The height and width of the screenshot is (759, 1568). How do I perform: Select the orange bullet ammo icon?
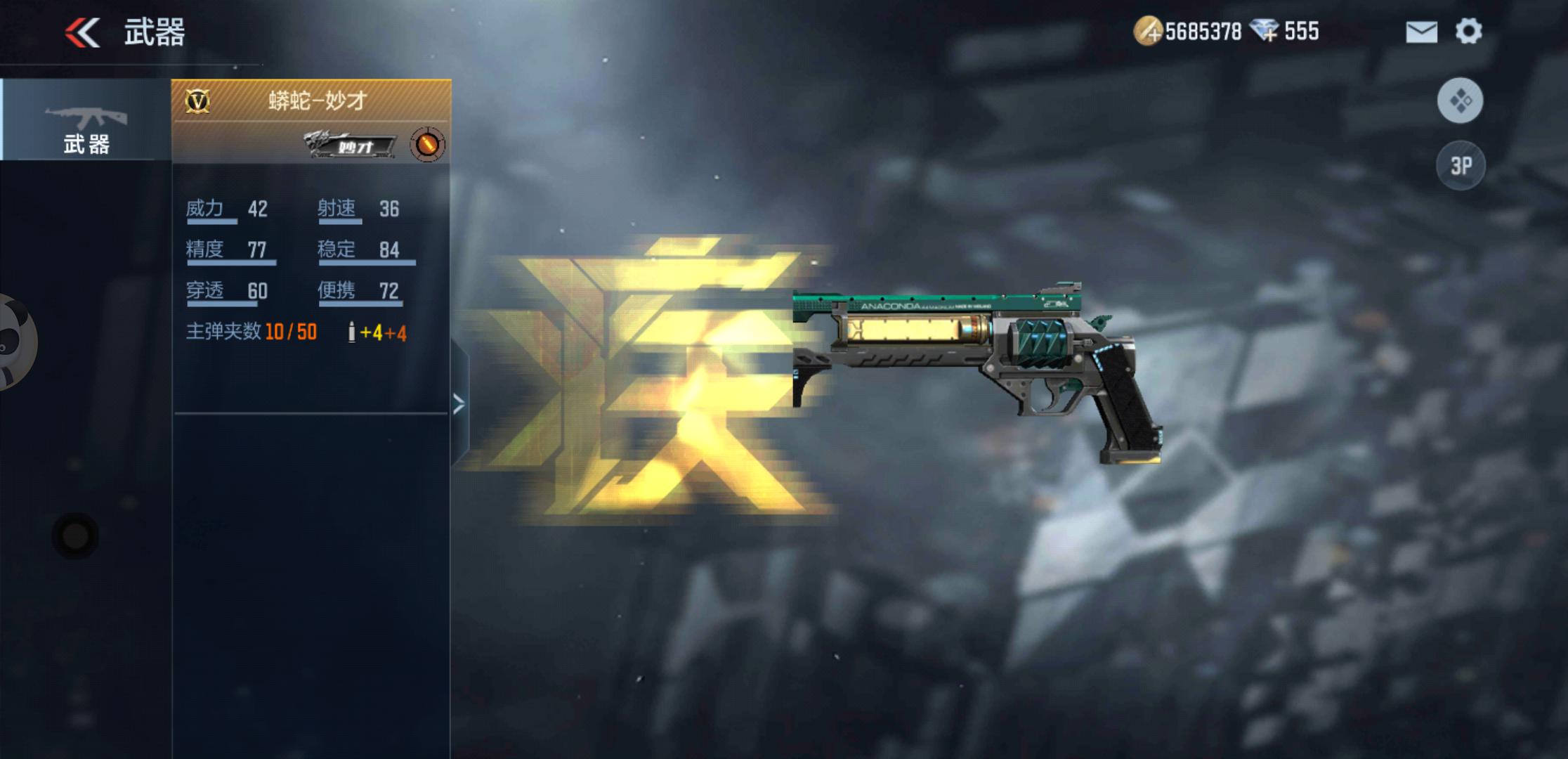427,145
